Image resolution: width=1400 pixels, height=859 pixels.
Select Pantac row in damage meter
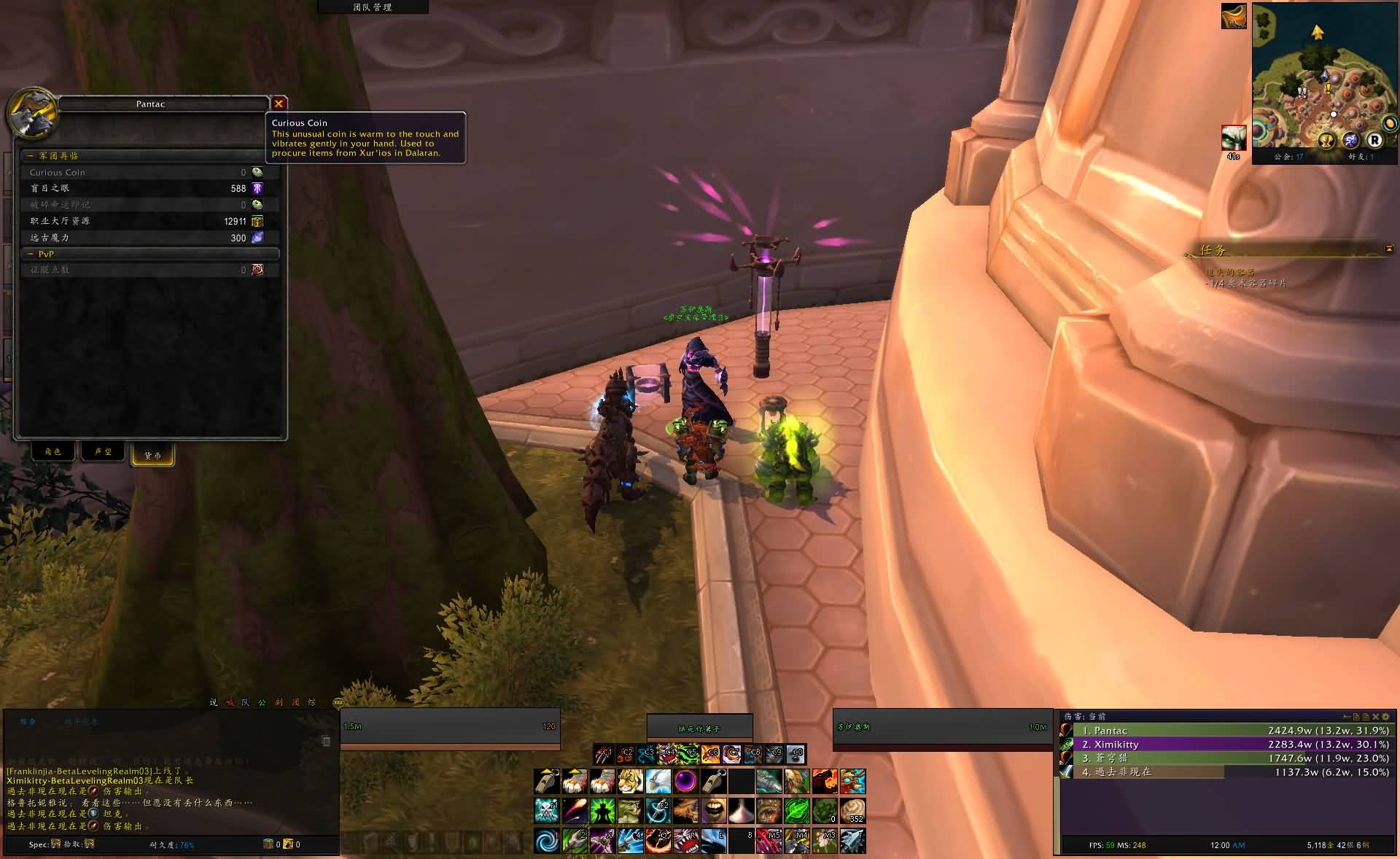click(x=1225, y=731)
